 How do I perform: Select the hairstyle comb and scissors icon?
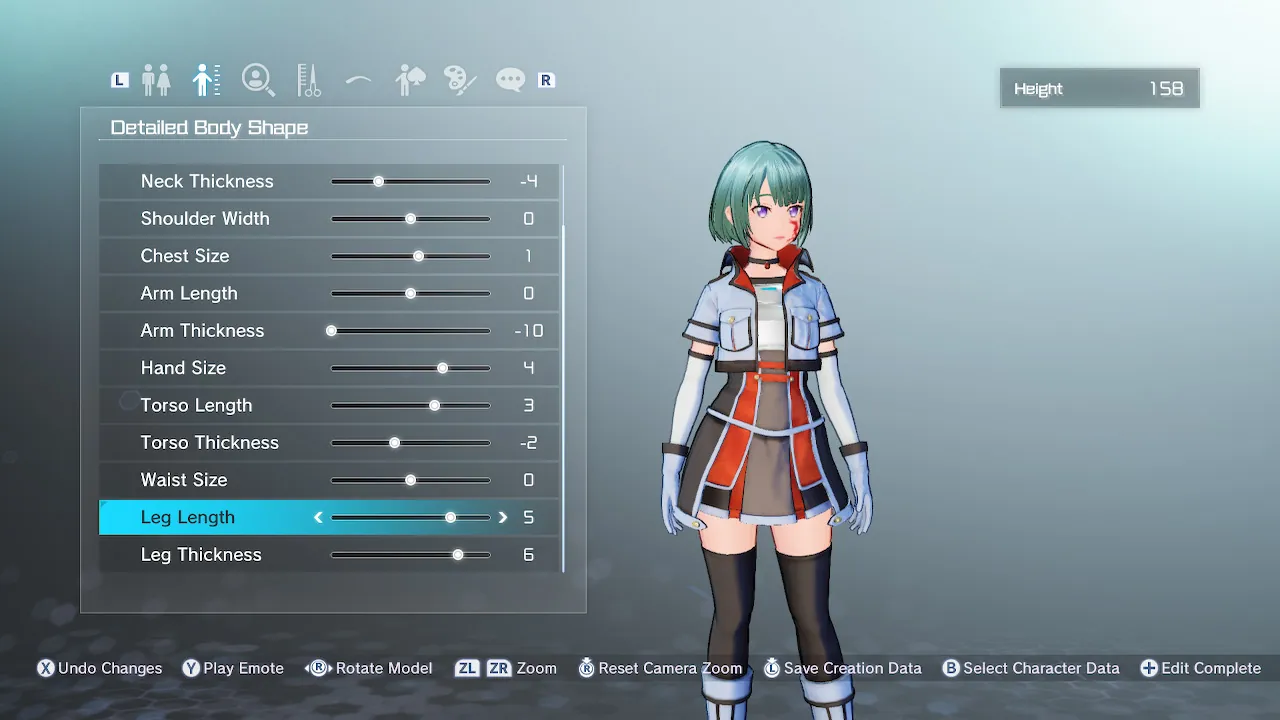(x=308, y=79)
